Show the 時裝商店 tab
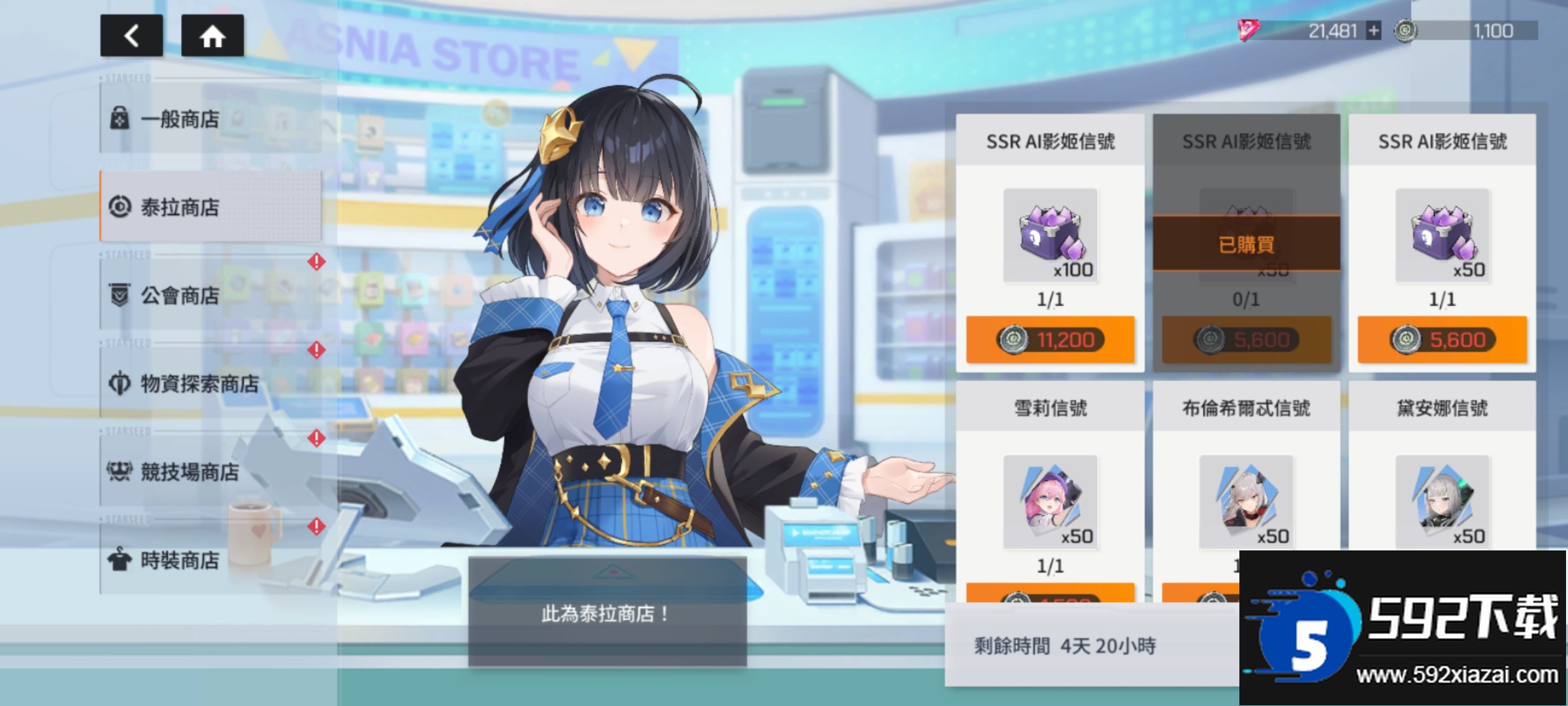Viewport: 1568px width, 706px height. pos(210,560)
